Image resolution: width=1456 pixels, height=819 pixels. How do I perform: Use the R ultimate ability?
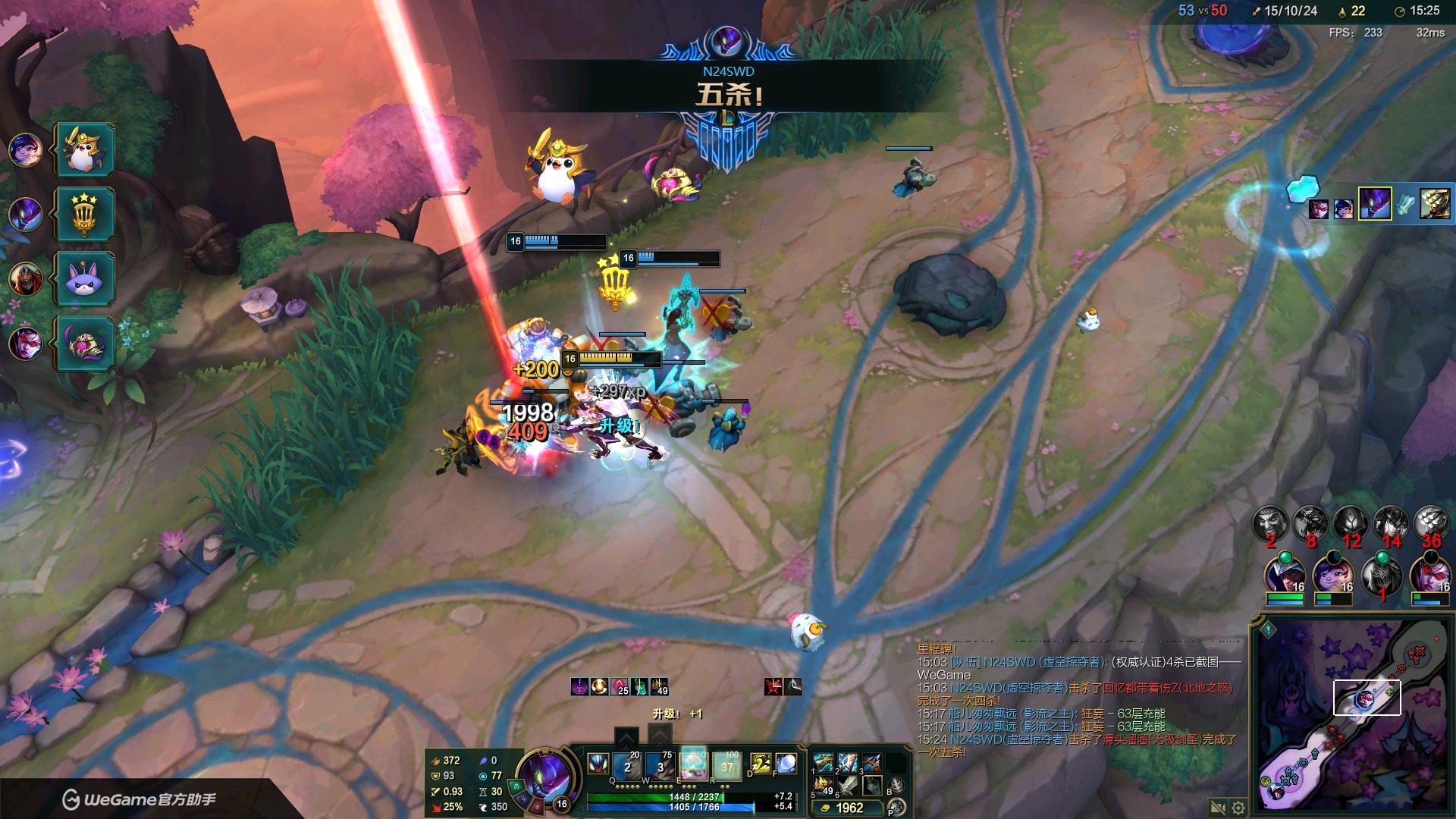pos(726,764)
